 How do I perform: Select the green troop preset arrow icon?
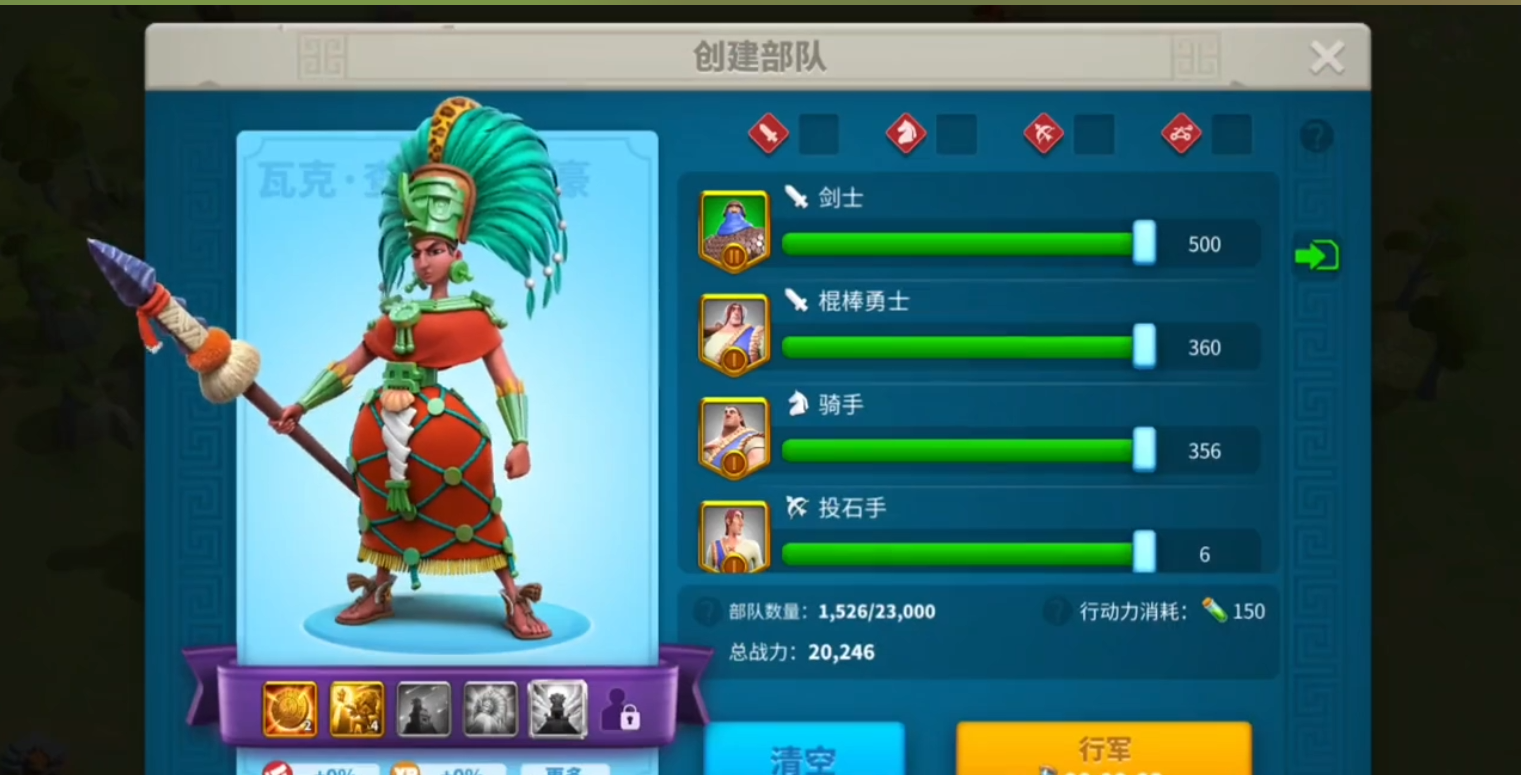(1316, 255)
